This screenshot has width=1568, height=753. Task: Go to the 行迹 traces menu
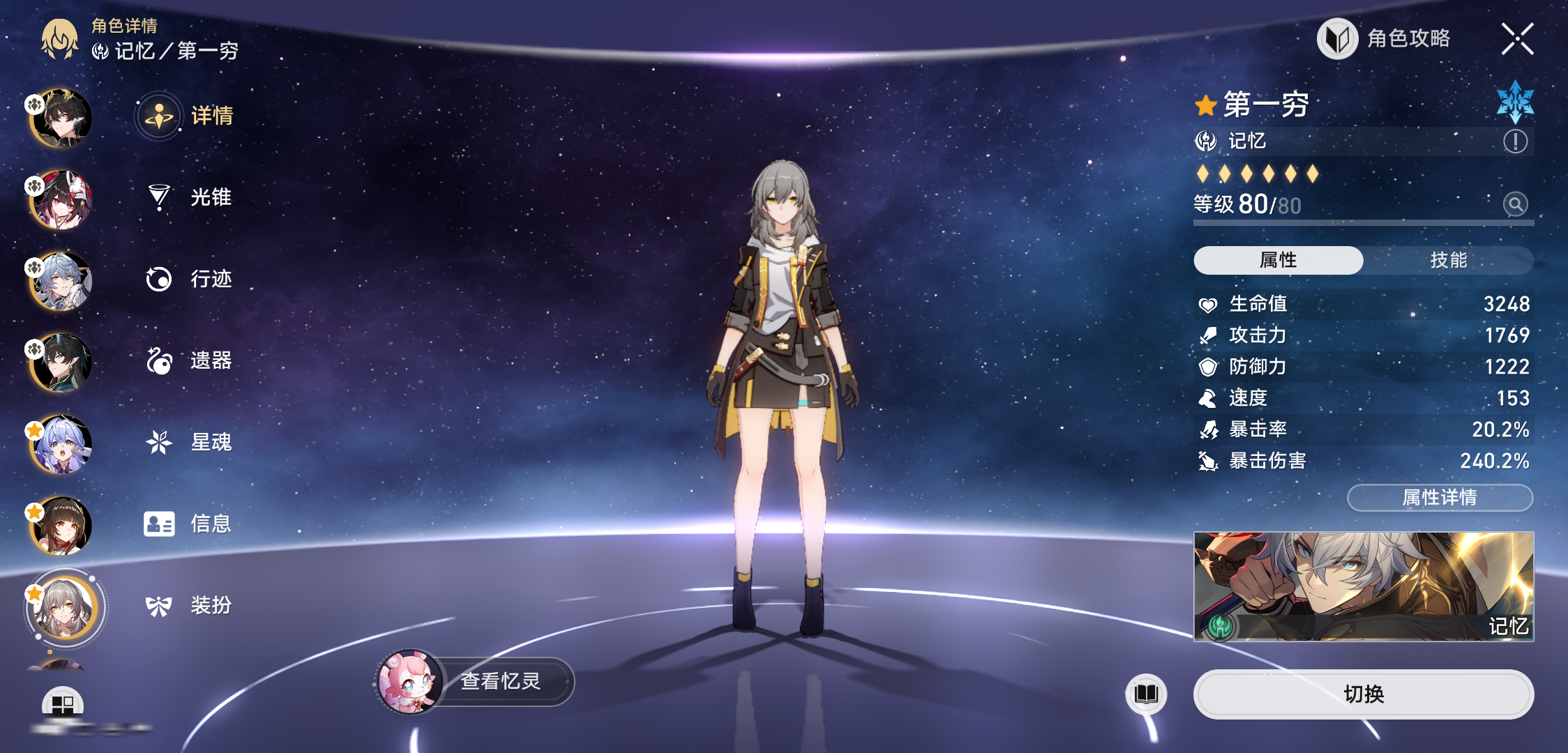click(189, 279)
